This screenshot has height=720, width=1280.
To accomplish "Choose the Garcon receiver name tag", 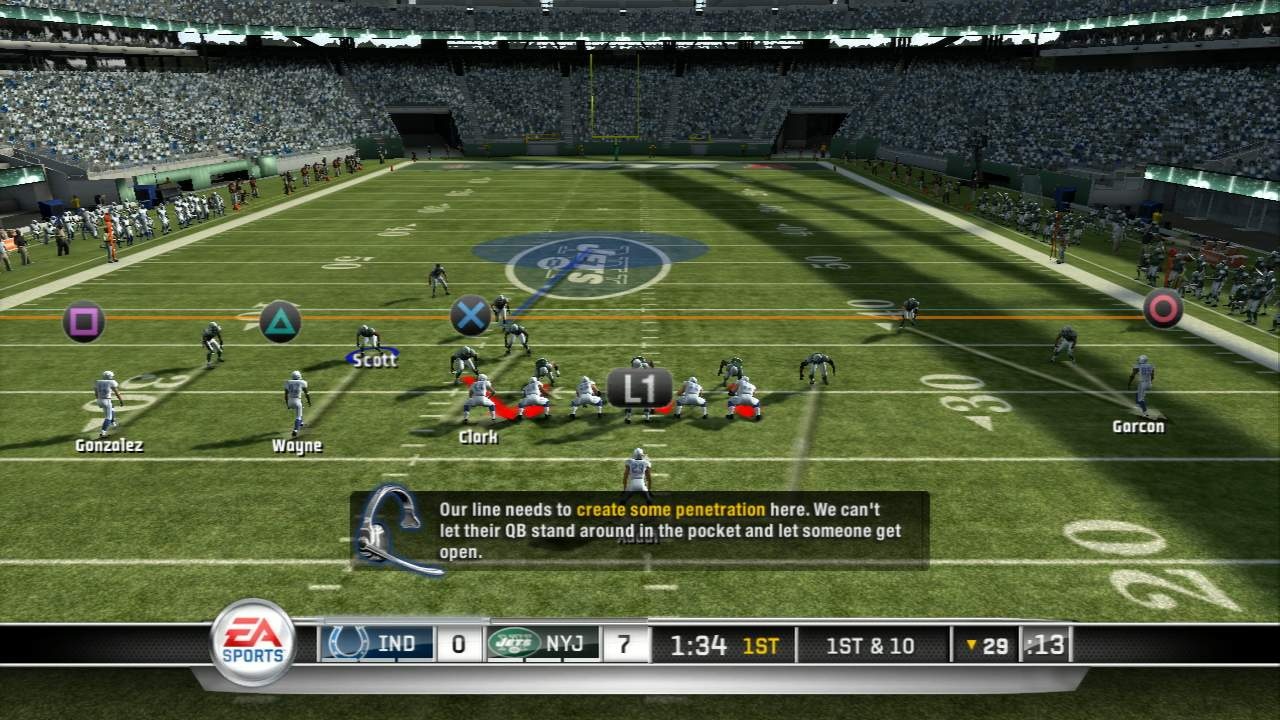I will [1138, 427].
